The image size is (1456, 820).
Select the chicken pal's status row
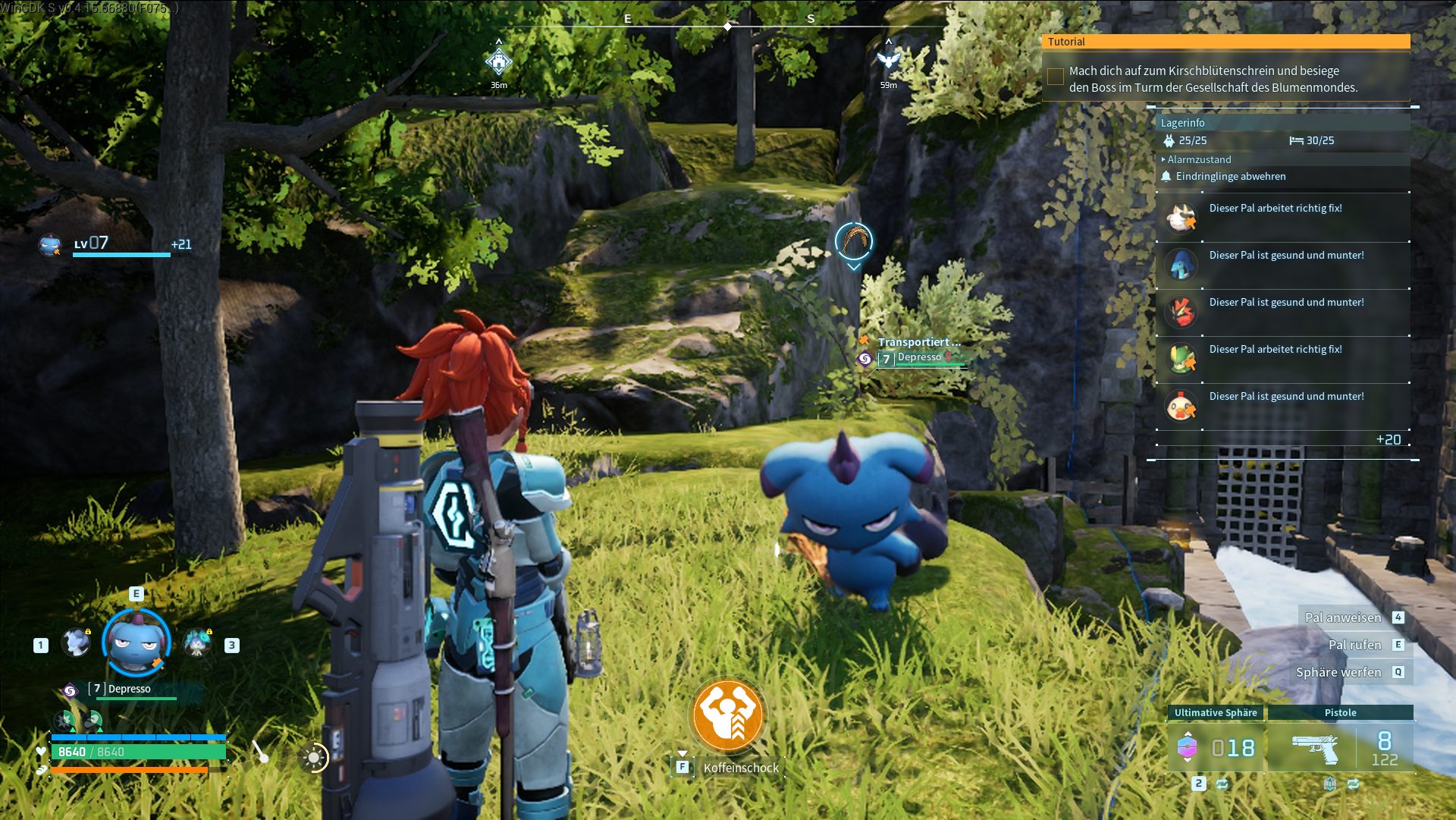(1283, 406)
